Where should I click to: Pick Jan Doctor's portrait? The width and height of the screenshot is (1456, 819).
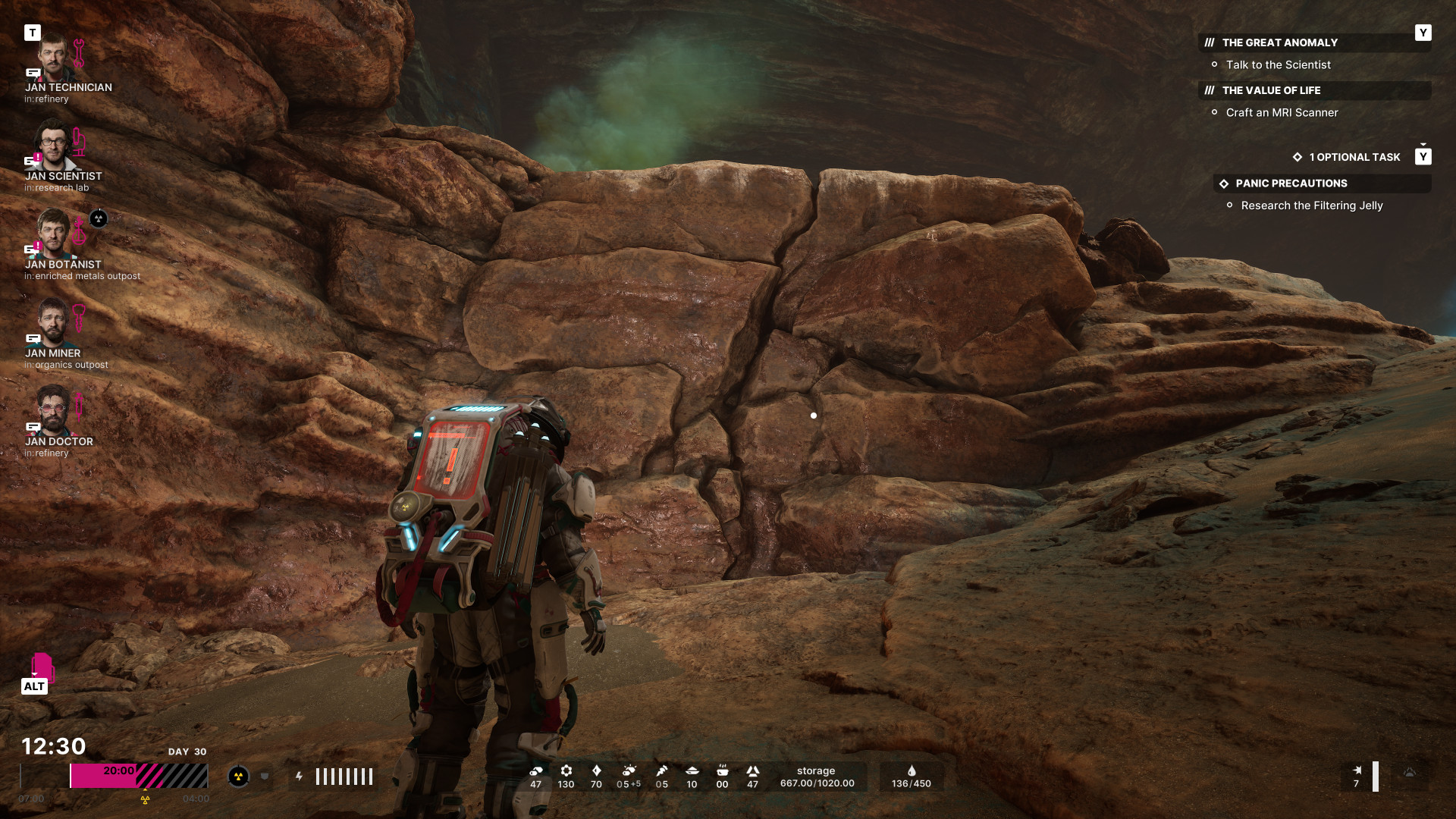coord(52,410)
